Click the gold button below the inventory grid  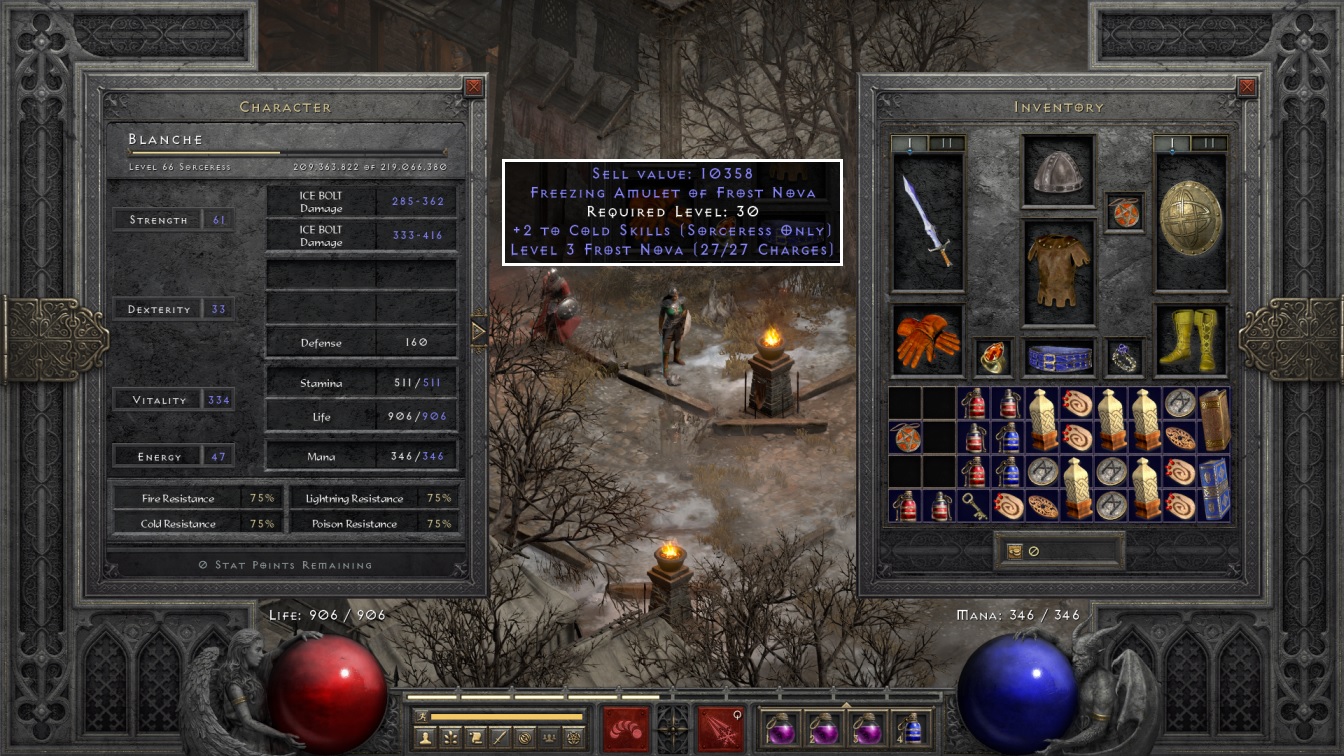tap(1014, 551)
